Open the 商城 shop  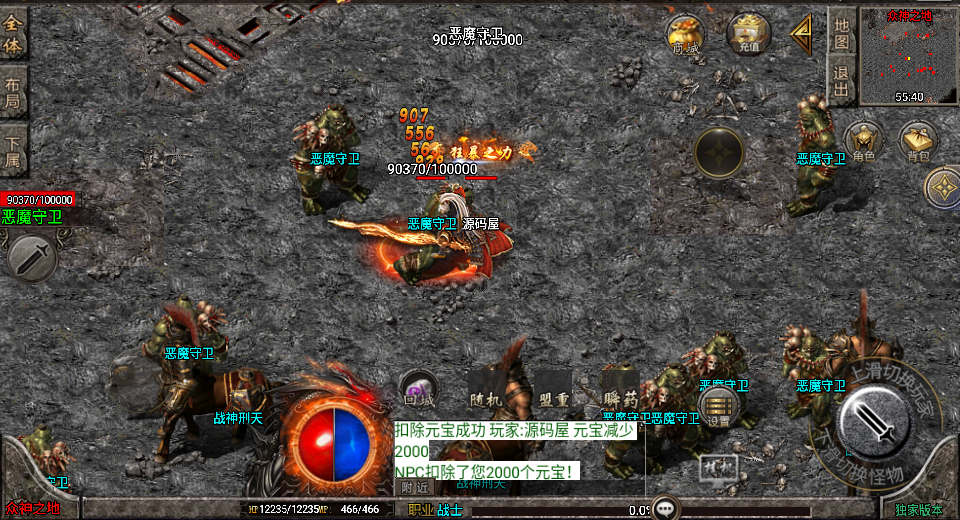tap(685, 35)
